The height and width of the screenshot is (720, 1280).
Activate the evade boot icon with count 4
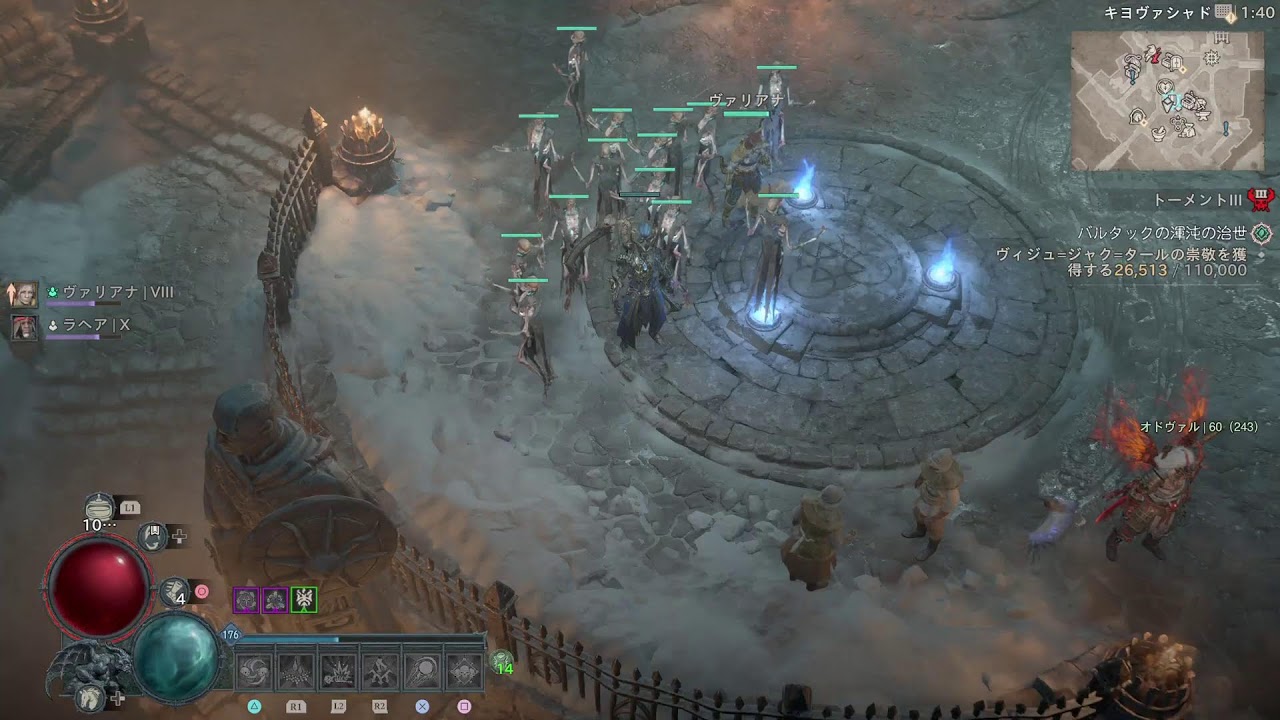[175, 592]
